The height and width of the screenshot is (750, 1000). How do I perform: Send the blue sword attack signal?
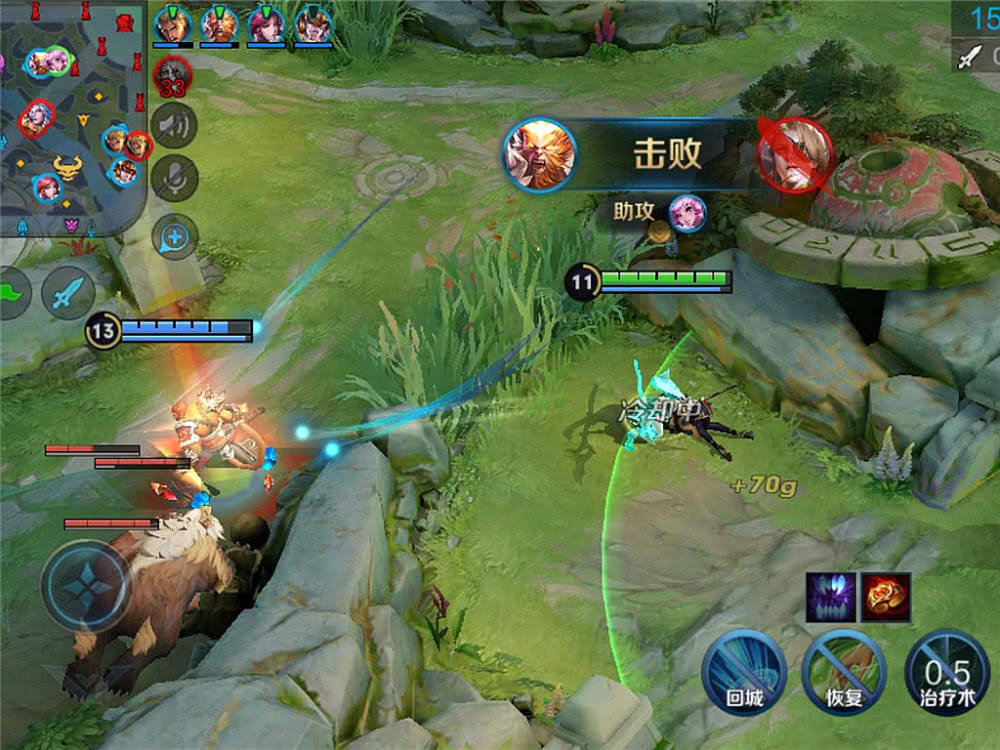coord(68,293)
